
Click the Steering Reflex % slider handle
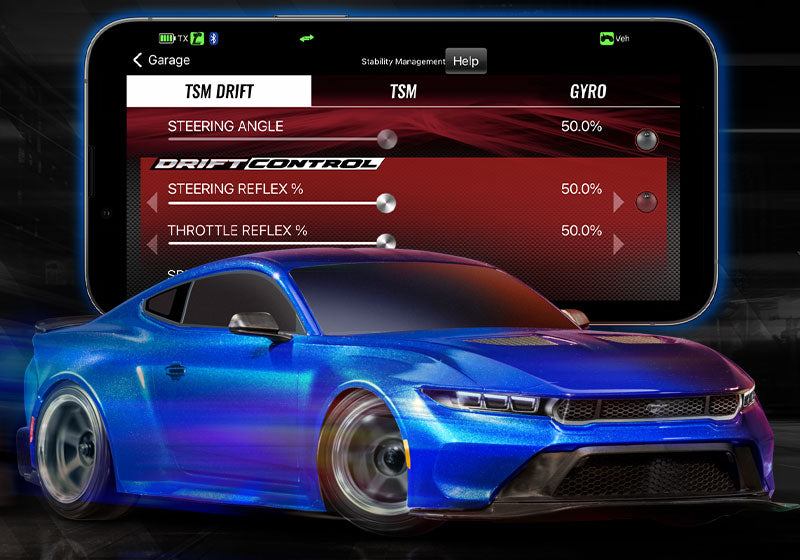[385, 203]
